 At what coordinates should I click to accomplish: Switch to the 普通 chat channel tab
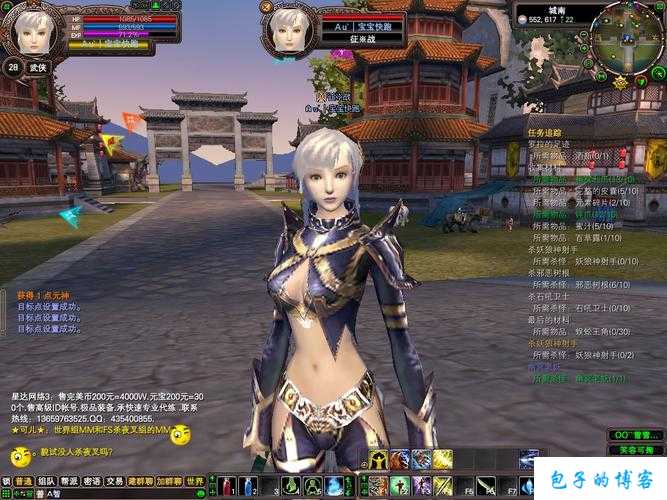tap(23, 481)
